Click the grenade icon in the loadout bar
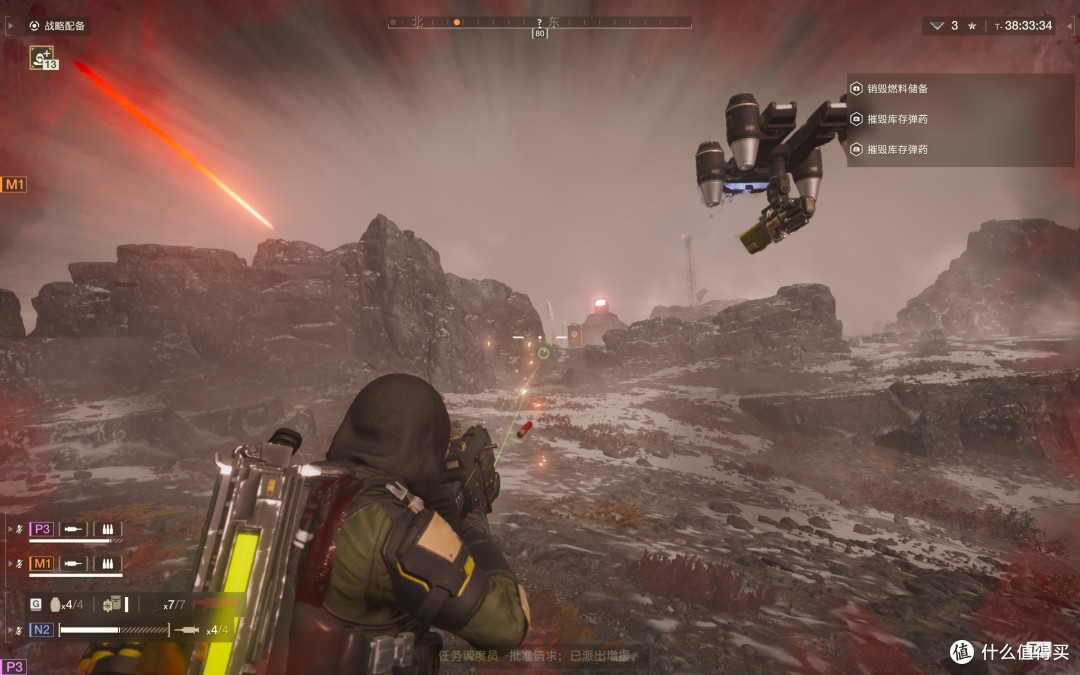Image resolution: width=1080 pixels, height=675 pixels. tap(55, 604)
